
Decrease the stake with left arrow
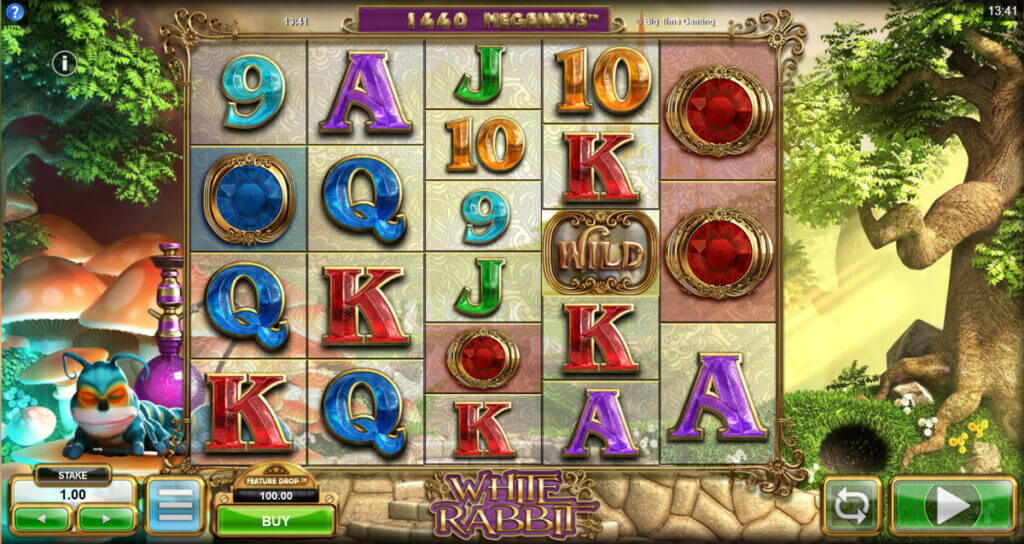[x=42, y=519]
